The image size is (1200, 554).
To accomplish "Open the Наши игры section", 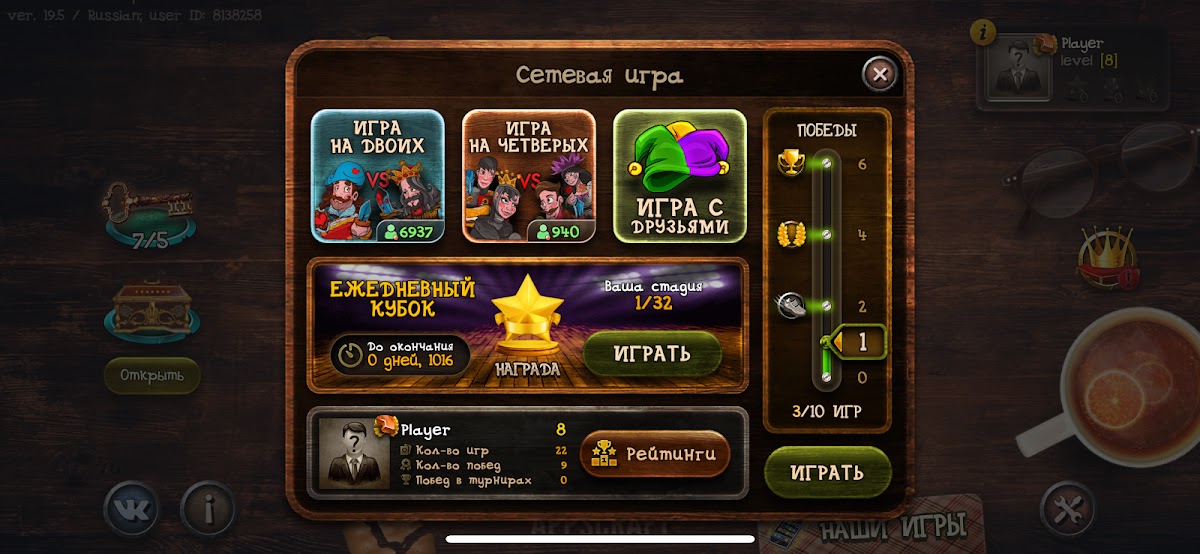I will point(892,527).
